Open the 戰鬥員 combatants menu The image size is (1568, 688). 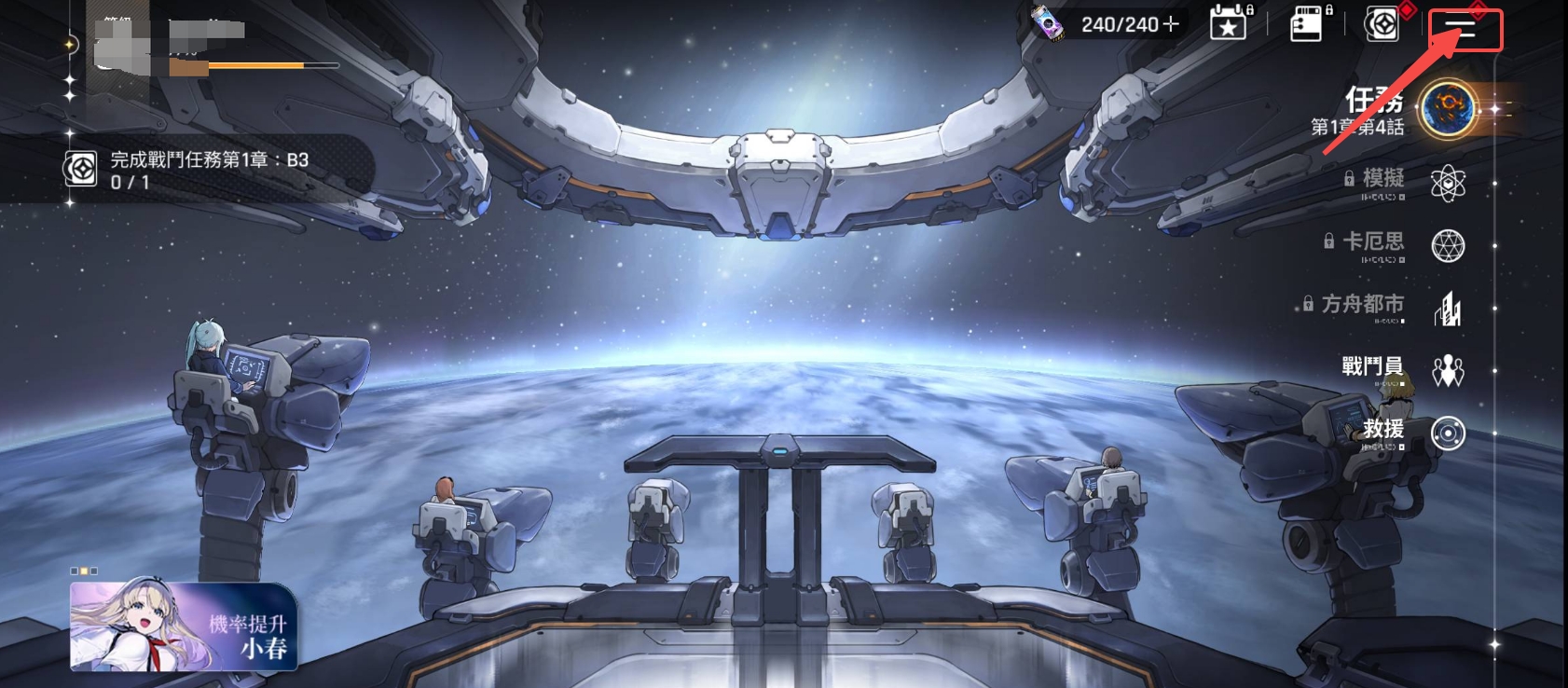1447,370
